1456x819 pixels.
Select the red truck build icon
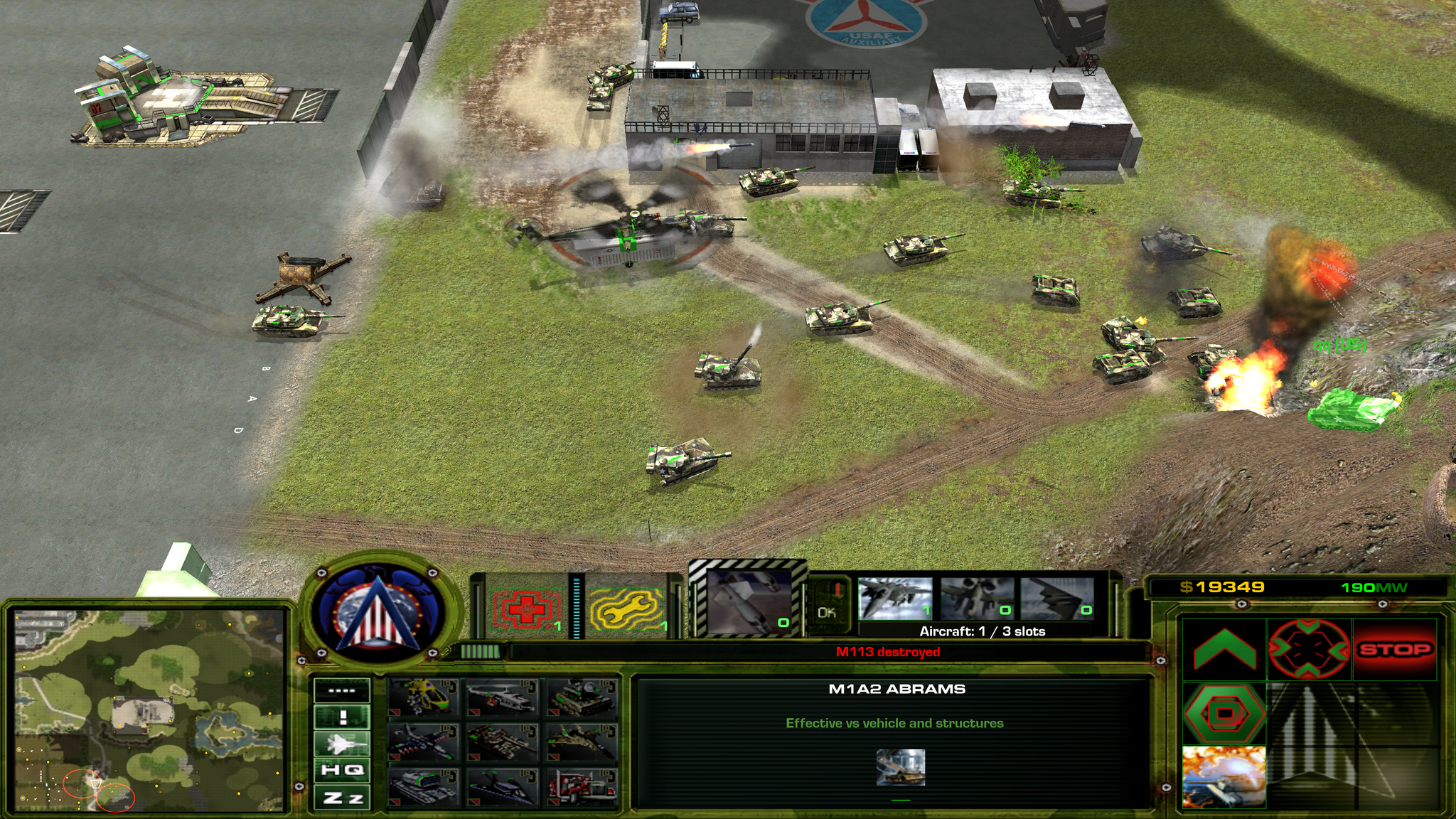click(583, 788)
